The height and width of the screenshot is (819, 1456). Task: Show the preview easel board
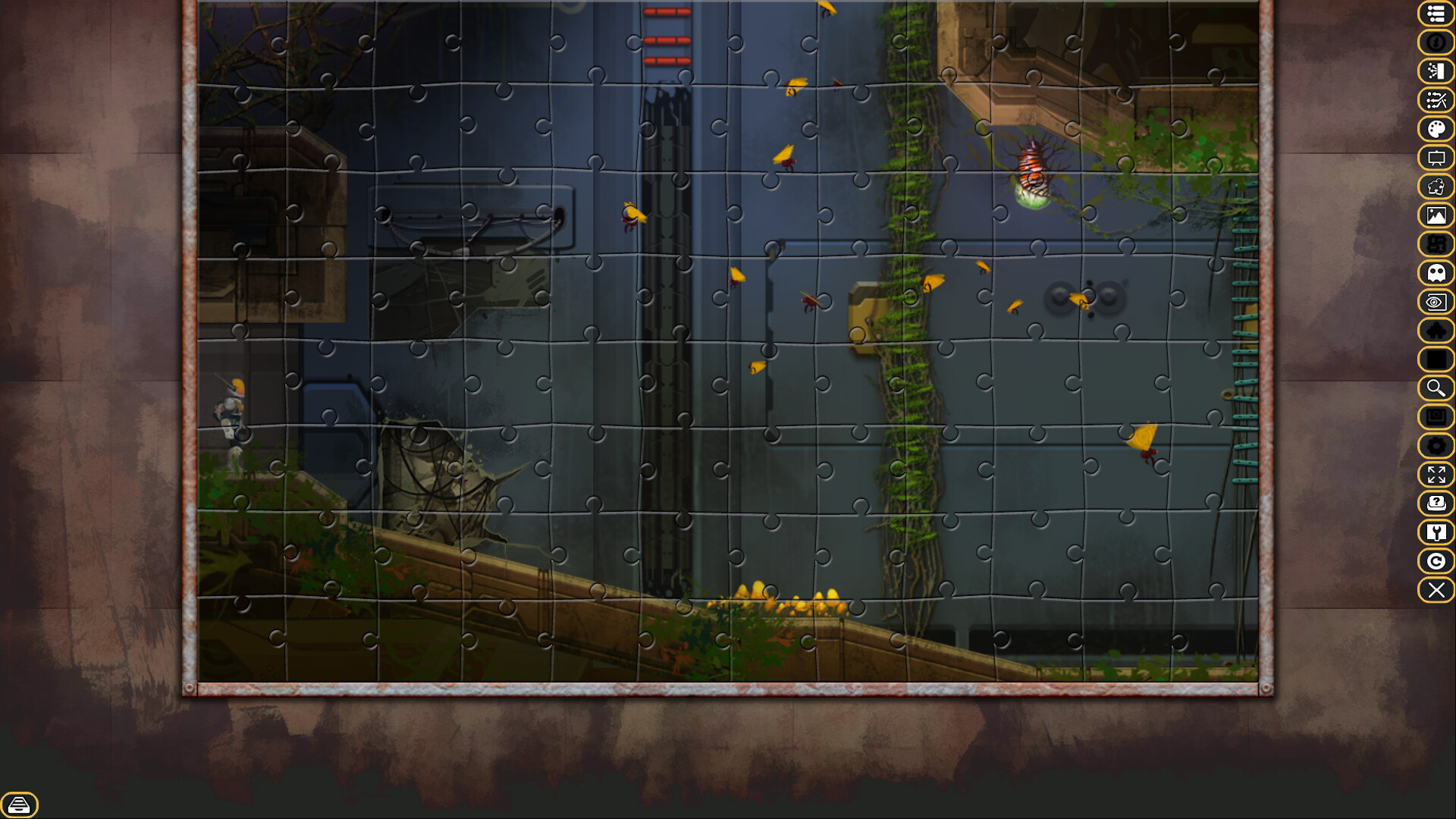[1436, 158]
